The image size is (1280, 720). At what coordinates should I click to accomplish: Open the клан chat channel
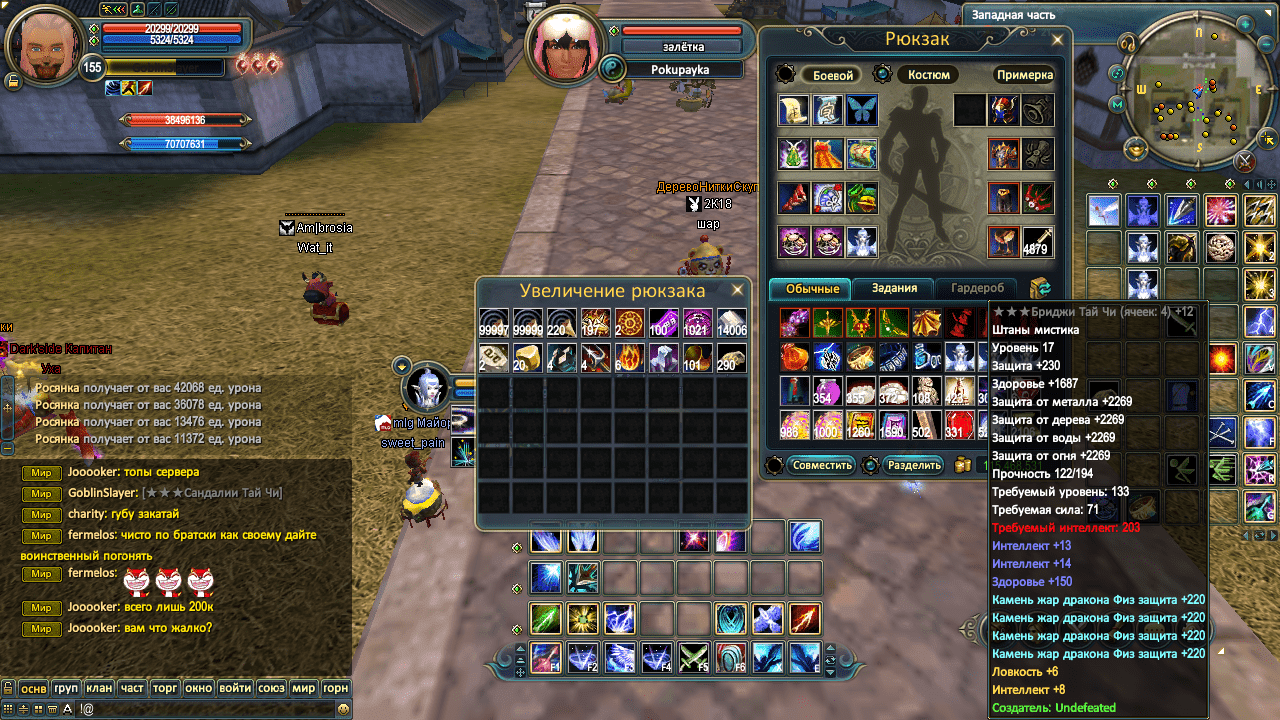point(99,688)
